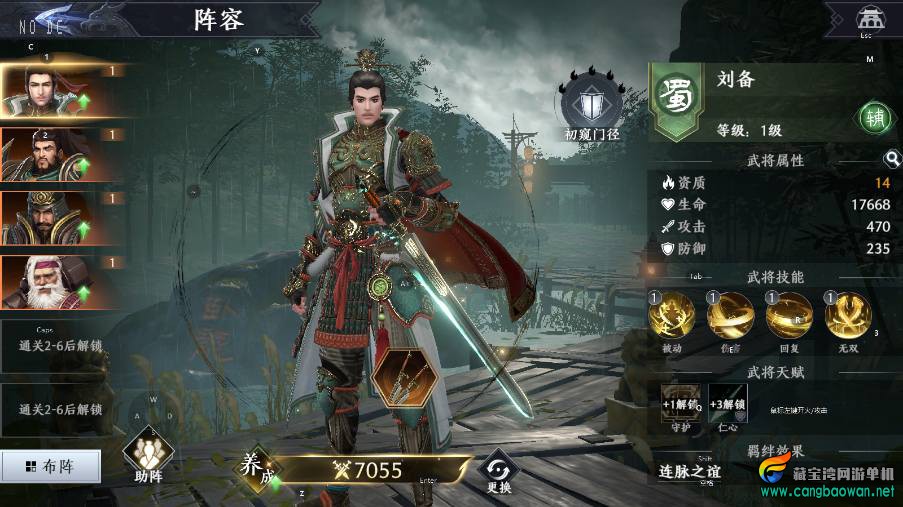903x507 pixels.
Task: Click the green 辅 support role badge
Action: point(875,117)
